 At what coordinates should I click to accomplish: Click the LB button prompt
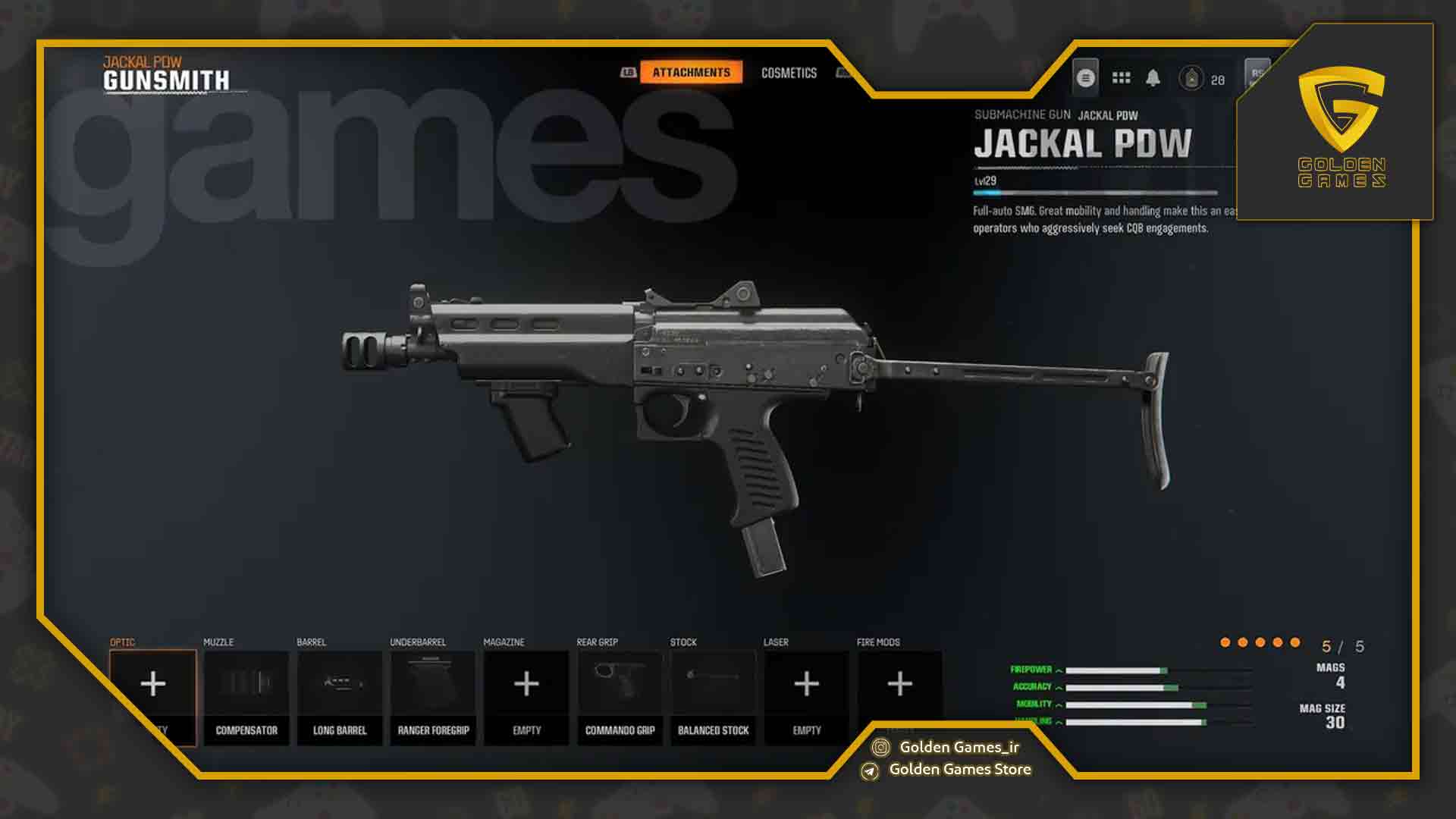[x=627, y=72]
